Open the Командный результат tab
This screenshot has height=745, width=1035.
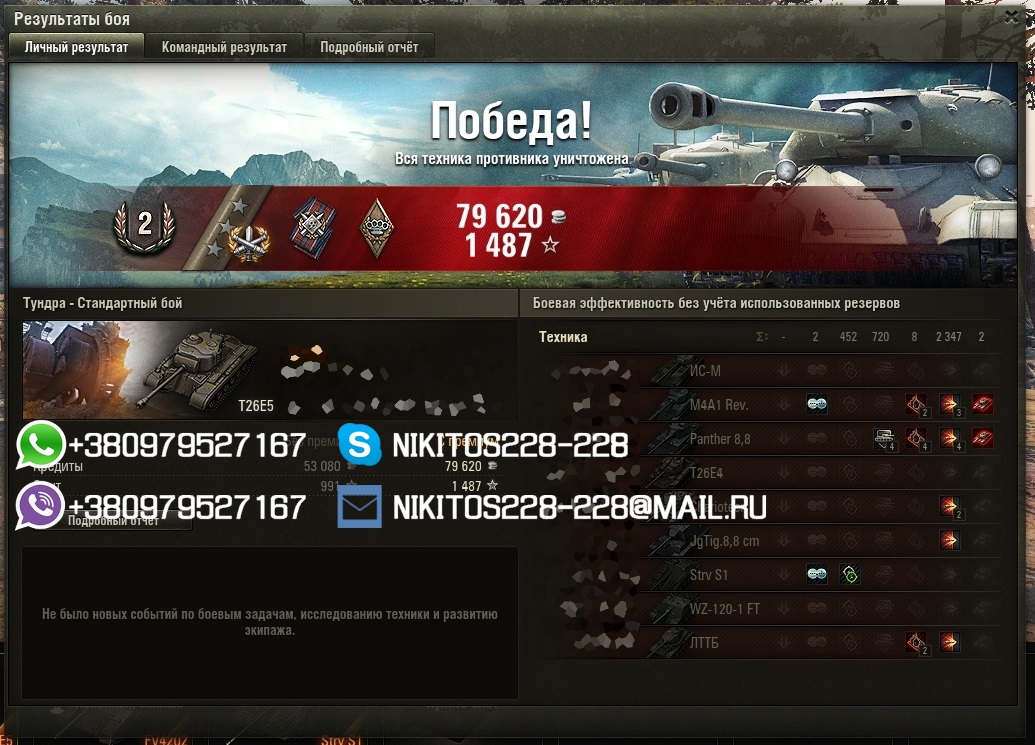click(x=224, y=47)
